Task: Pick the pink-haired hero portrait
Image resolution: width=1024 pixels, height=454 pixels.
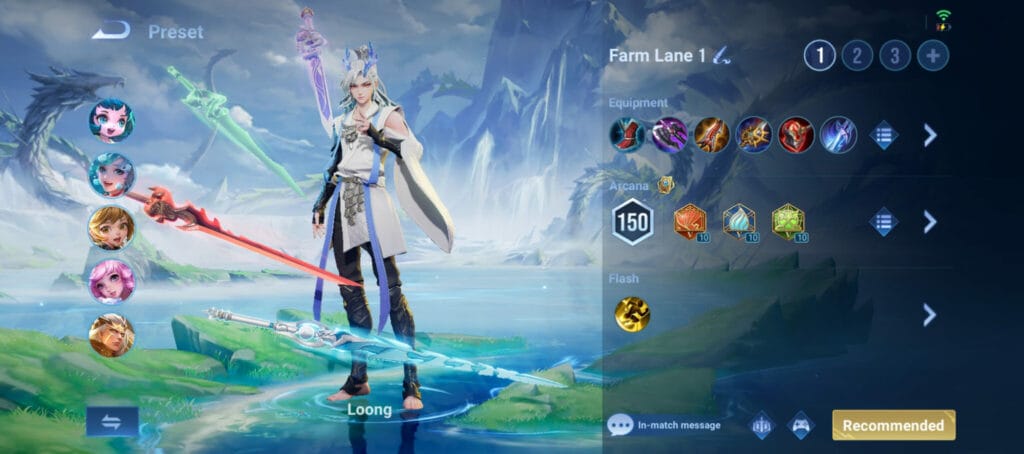Action: [x=111, y=281]
